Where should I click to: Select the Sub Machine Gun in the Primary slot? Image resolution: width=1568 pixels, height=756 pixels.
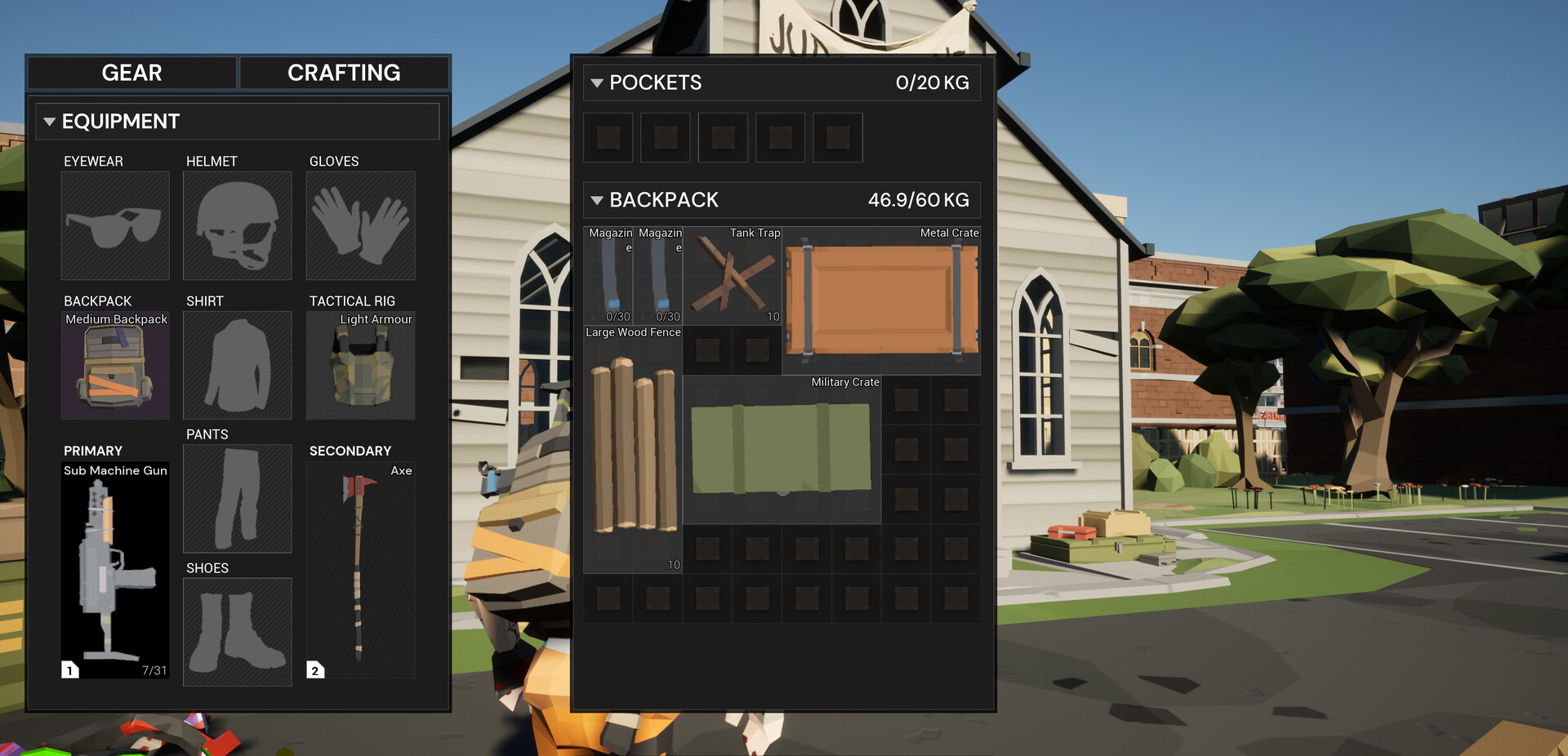pyautogui.click(x=114, y=569)
